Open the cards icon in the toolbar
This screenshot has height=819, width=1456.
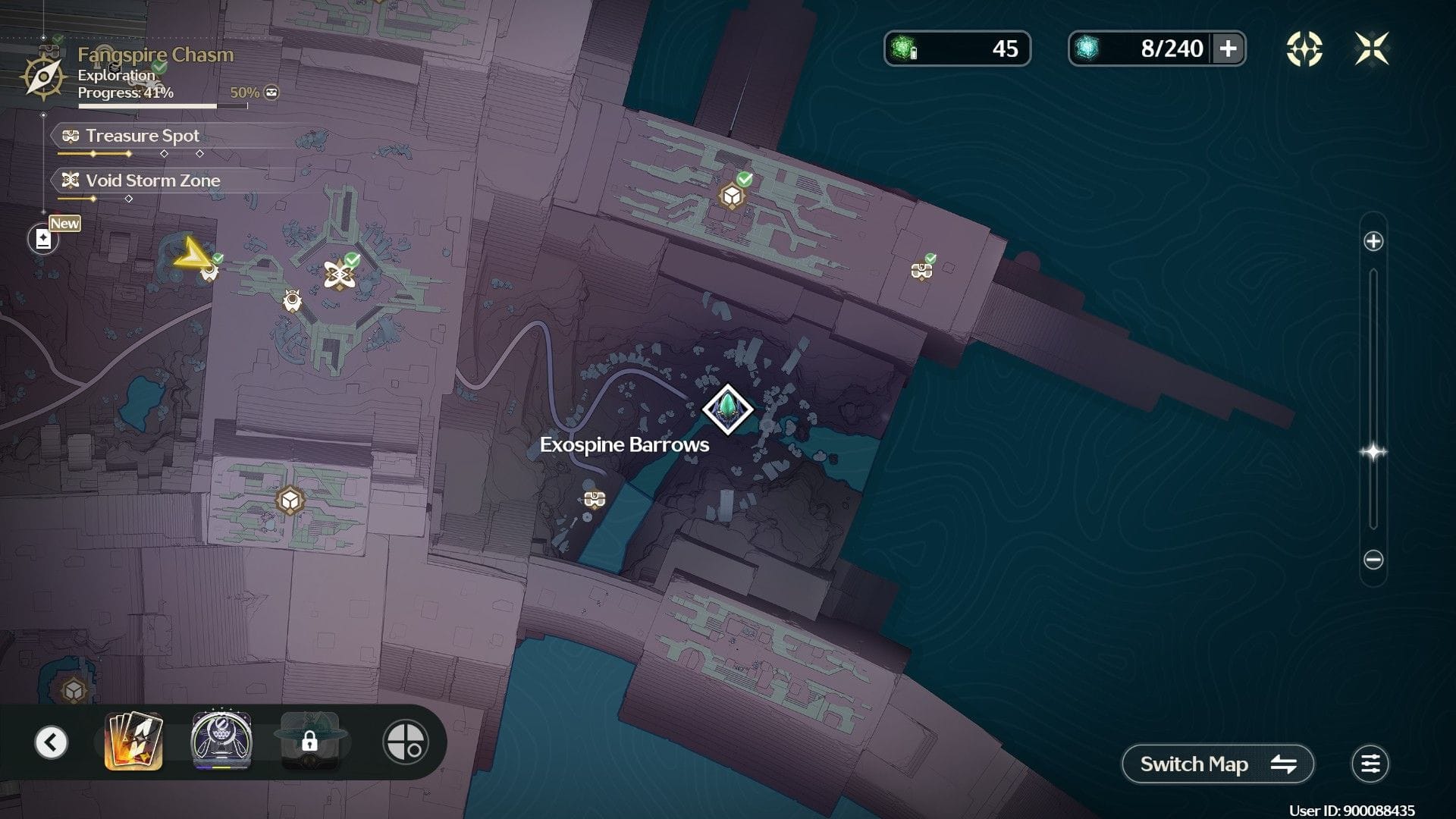tap(133, 741)
